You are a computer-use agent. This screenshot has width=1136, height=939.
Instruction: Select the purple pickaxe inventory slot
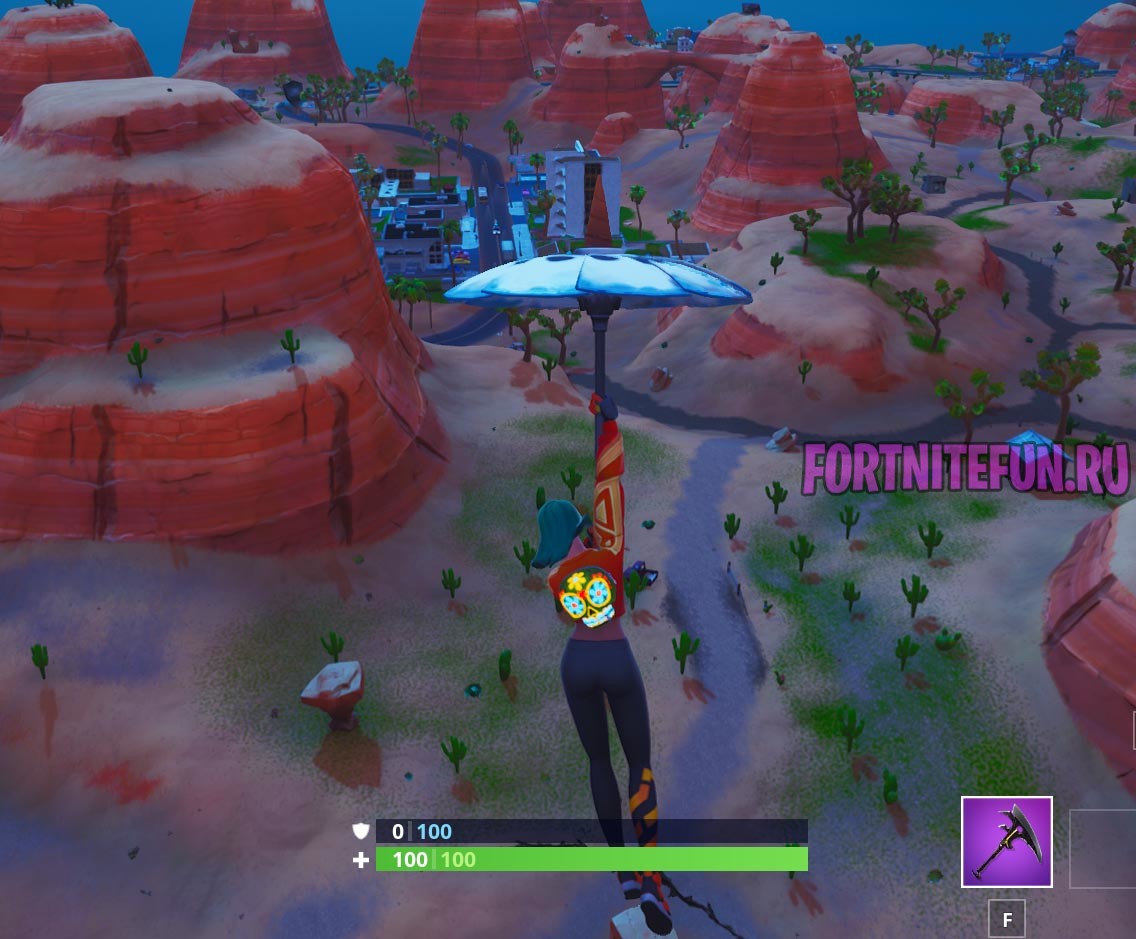[1006, 842]
